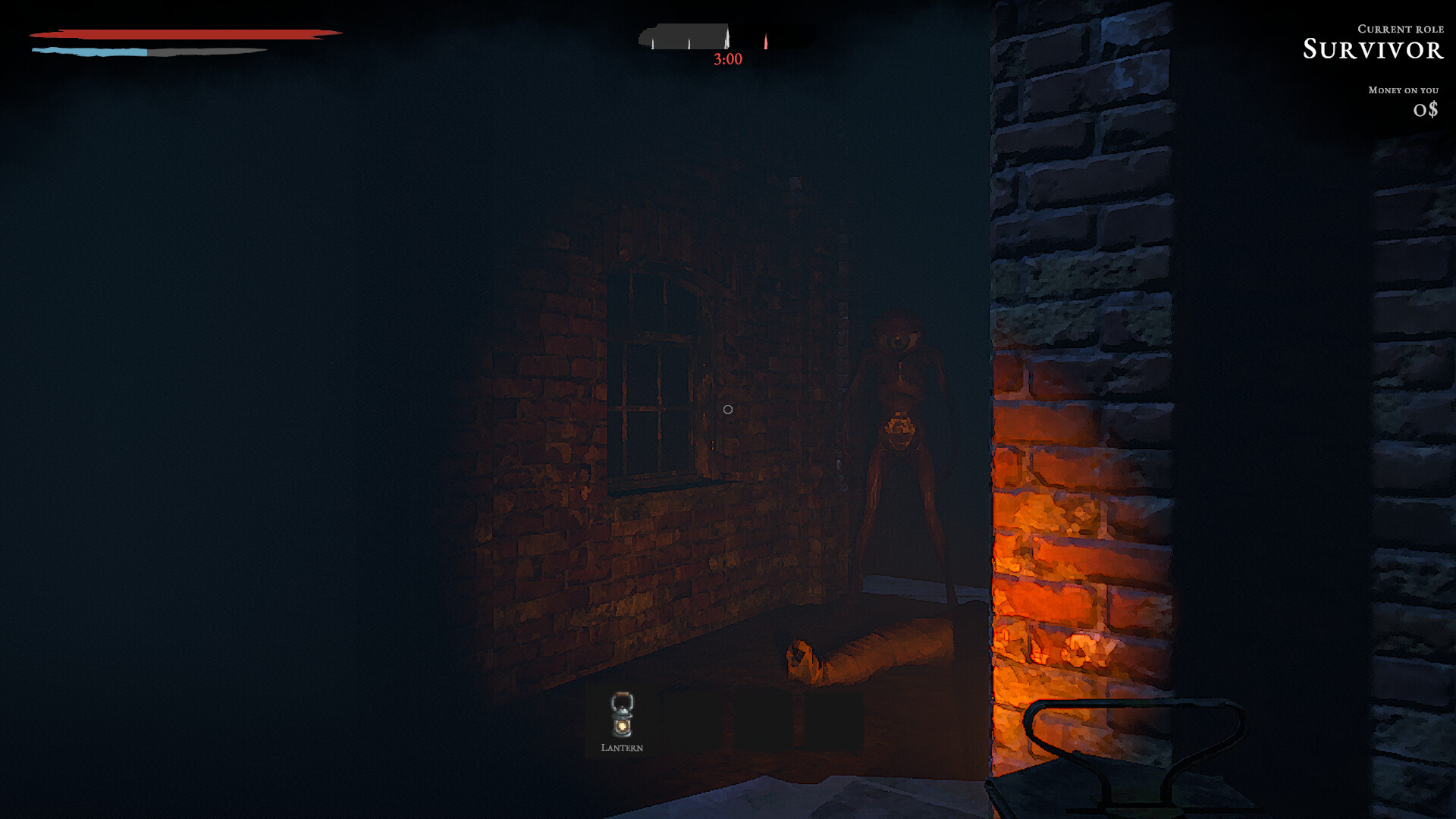This screenshot has width=1456, height=819.
Task: Click the Money on you text
Action: 1403,89
